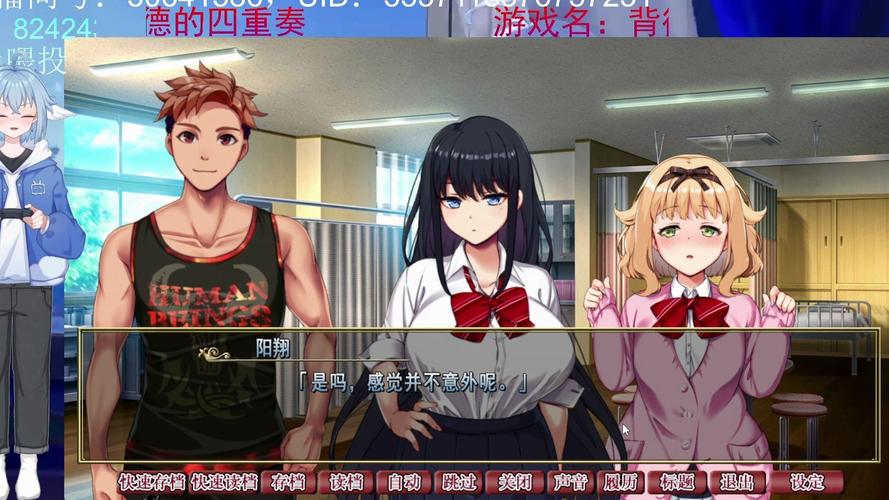Open the 声音 voice option
The height and width of the screenshot is (500, 889).
point(570,482)
